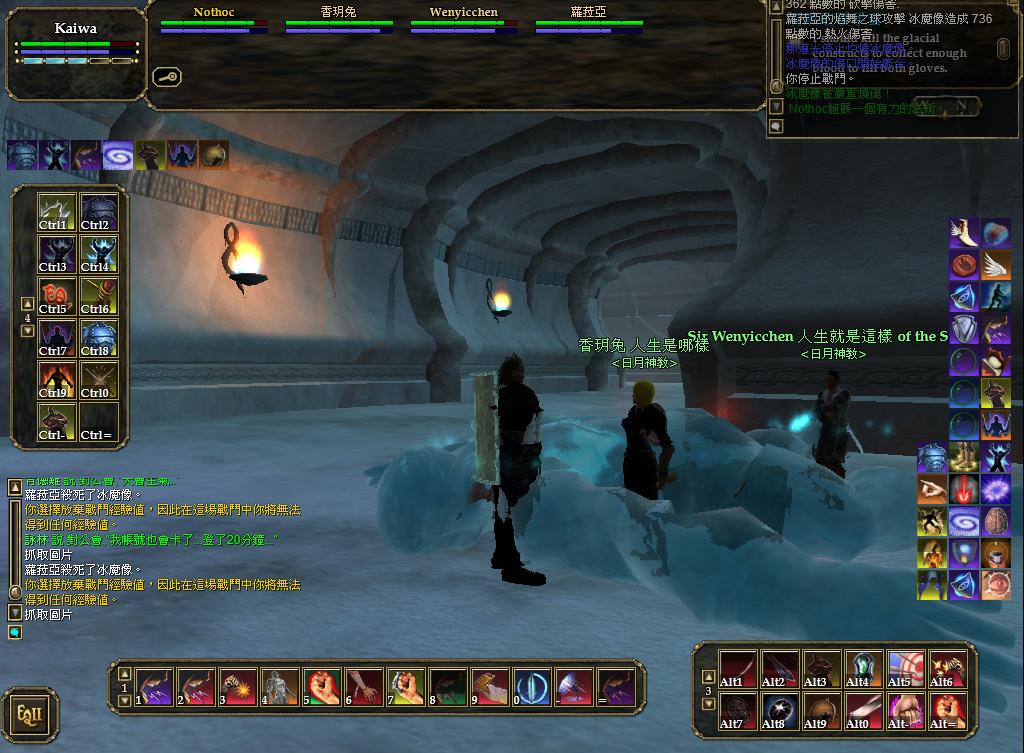
Task: Target group member Wenyicchen in group window
Action: (x=464, y=21)
